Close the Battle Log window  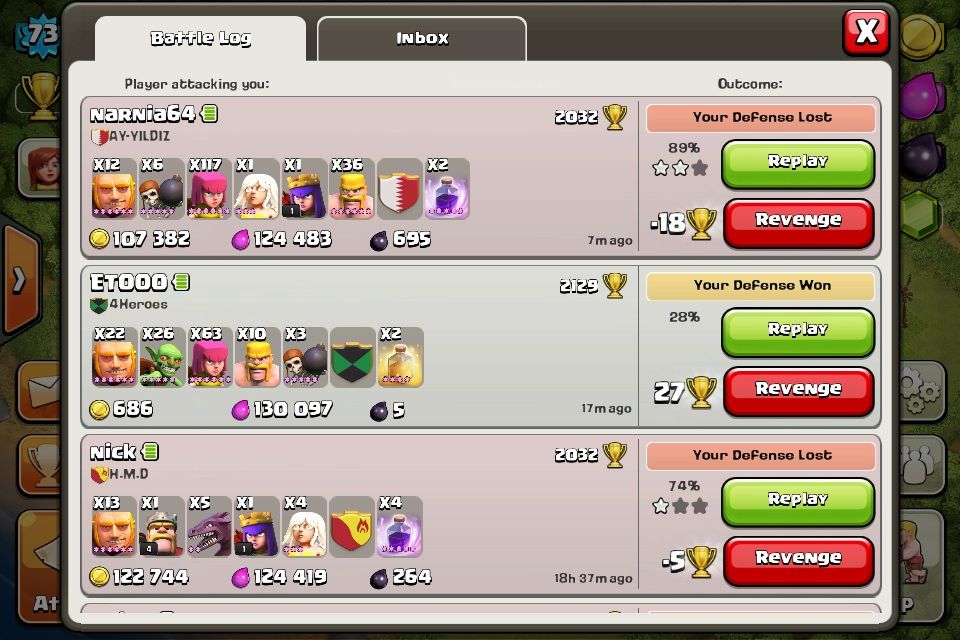coord(866,32)
